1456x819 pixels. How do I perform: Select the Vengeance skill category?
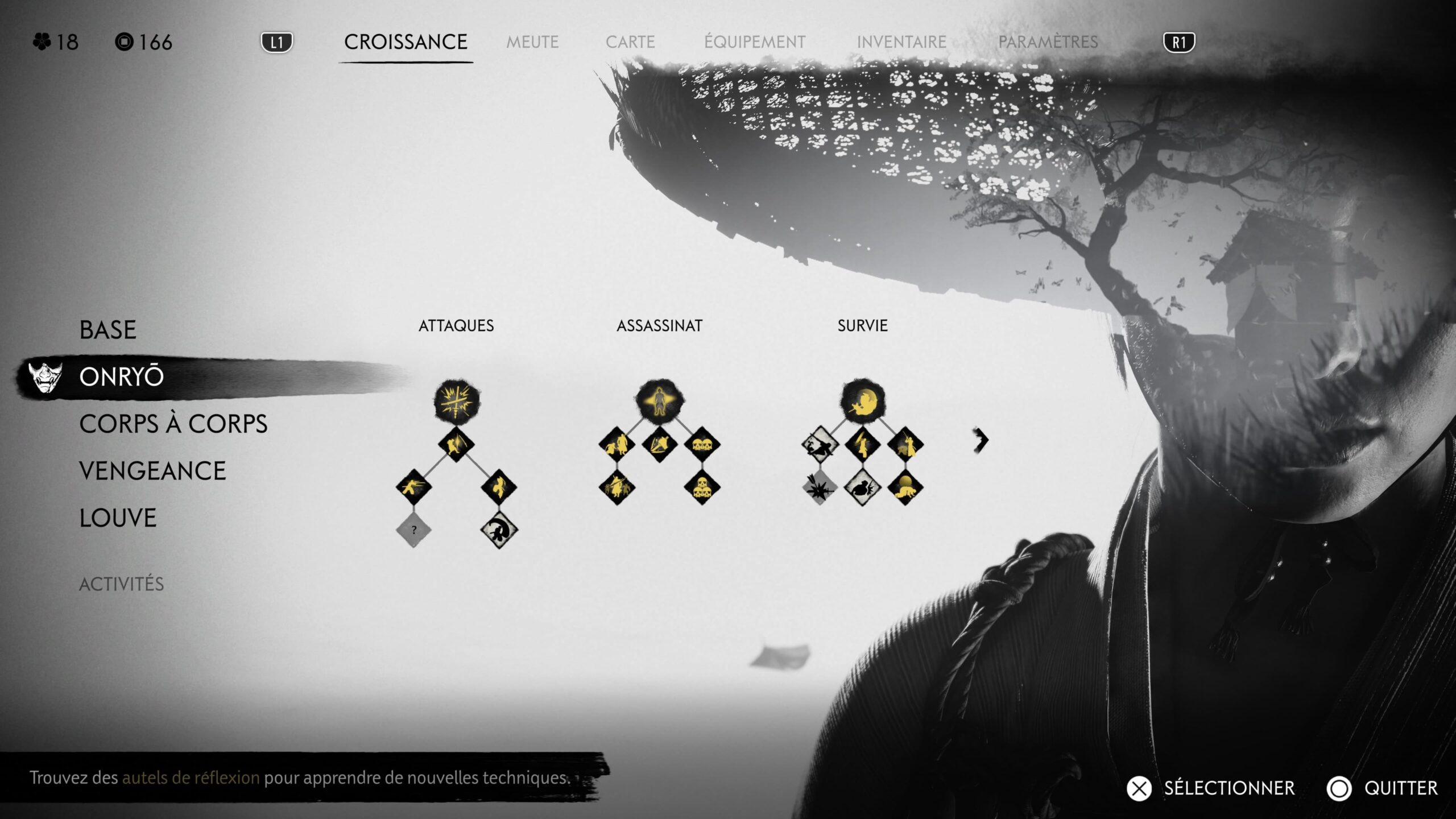tap(152, 471)
